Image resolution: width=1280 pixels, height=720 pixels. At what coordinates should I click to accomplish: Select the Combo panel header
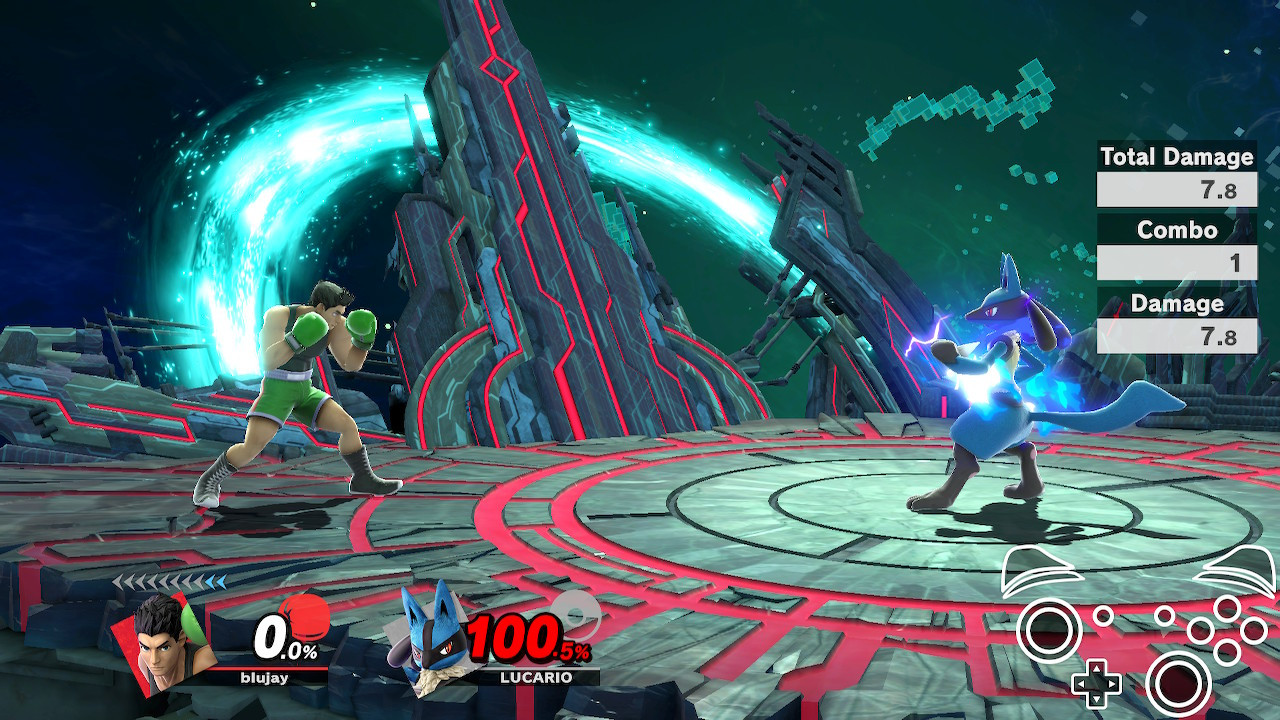[x=1176, y=230]
